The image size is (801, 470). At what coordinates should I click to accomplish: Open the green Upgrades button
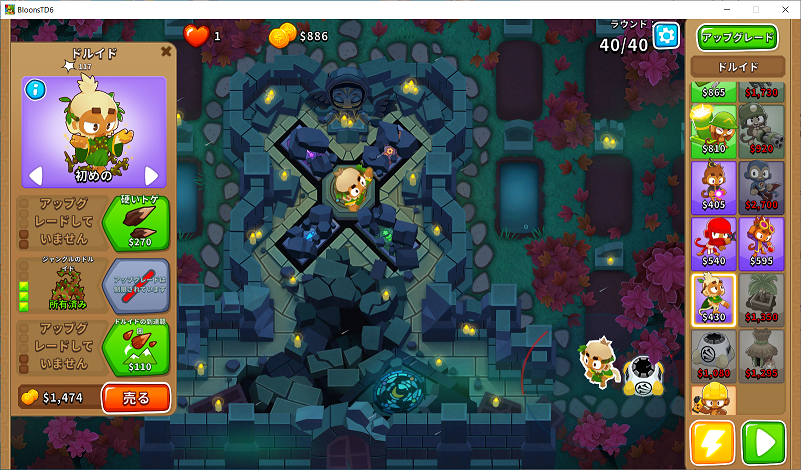(x=737, y=38)
